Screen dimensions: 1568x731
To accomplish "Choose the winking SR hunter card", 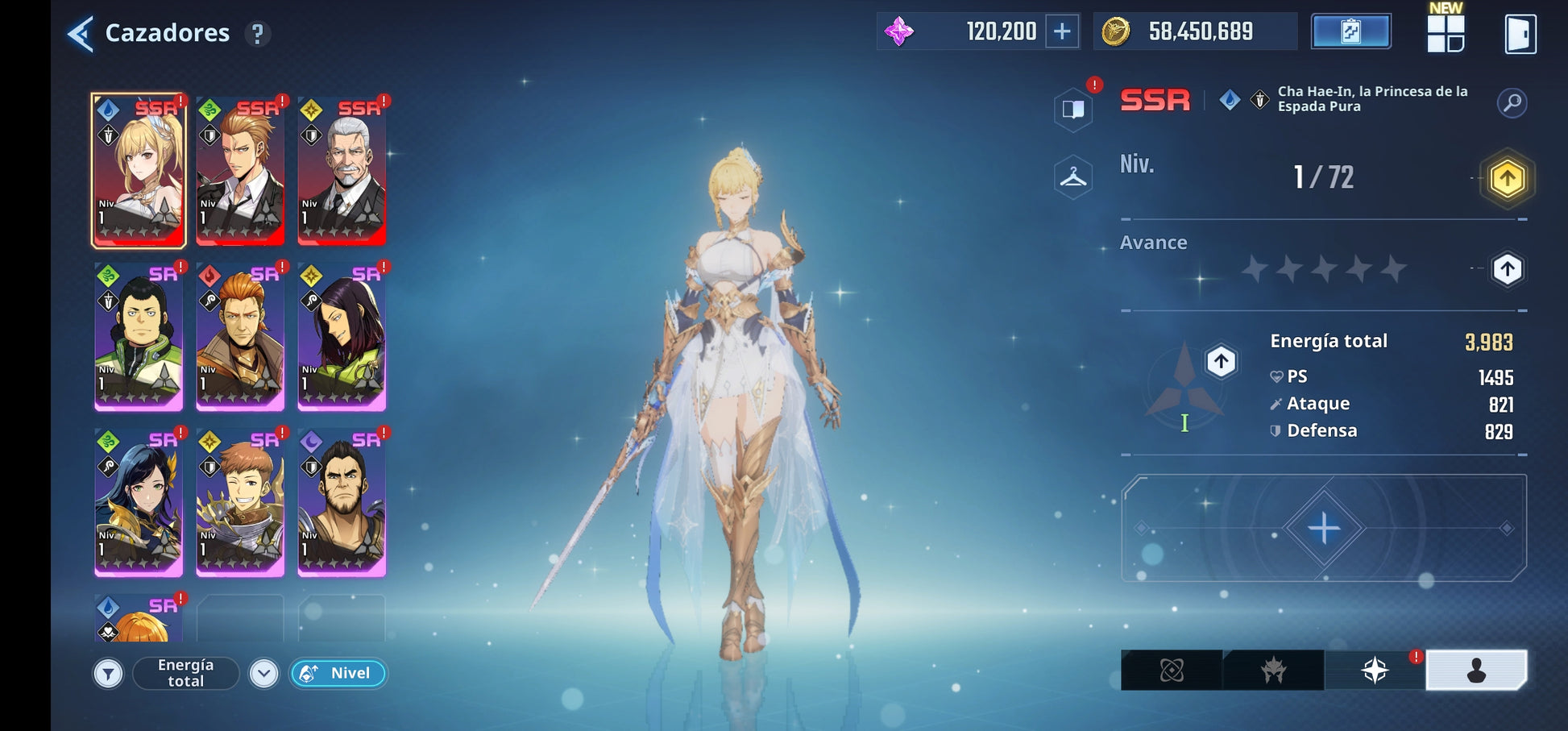I will [240, 502].
